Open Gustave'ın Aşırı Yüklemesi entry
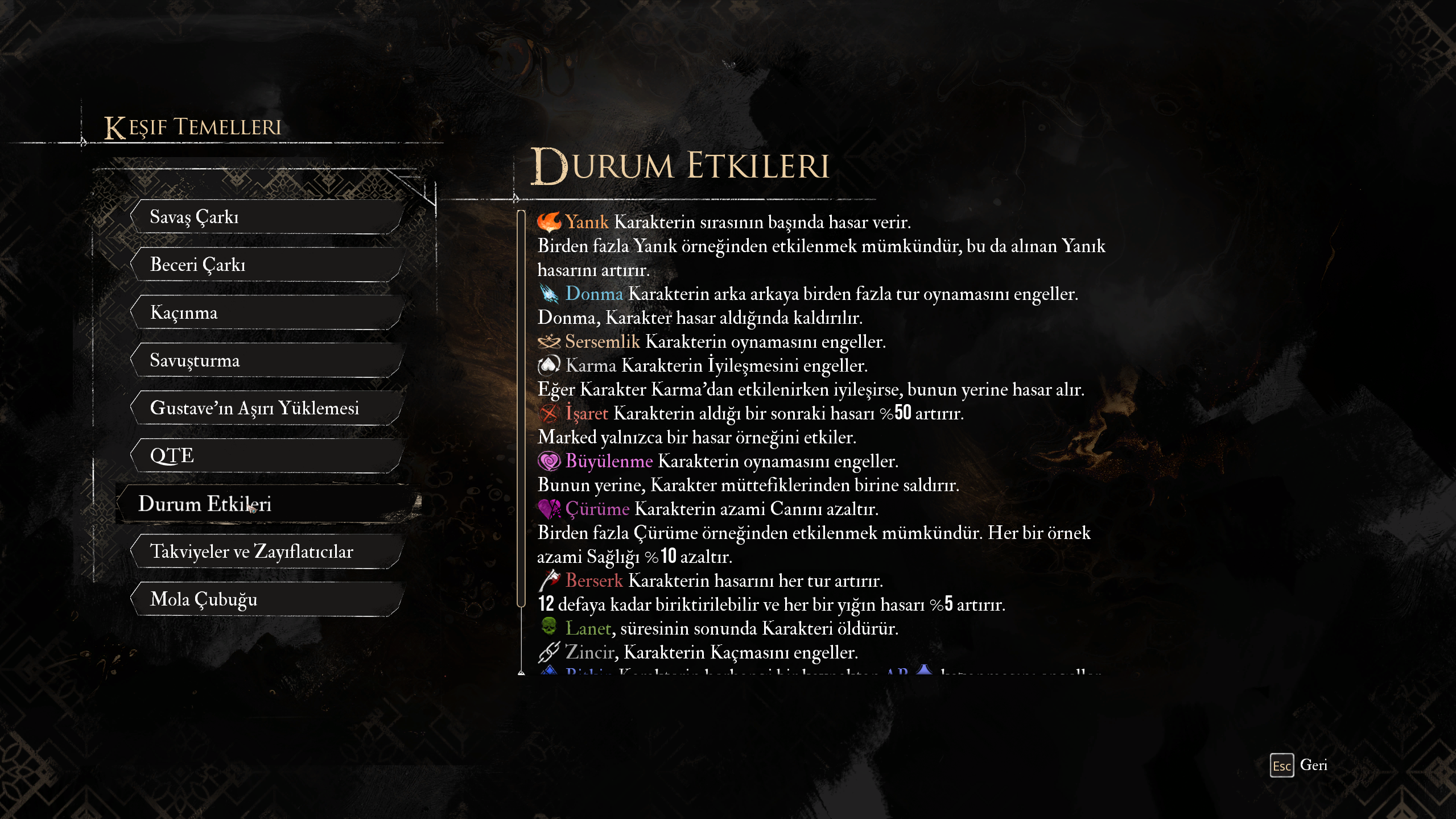Image resolution: width=1456 pixels, height=819 pixels. coord(267,408)
